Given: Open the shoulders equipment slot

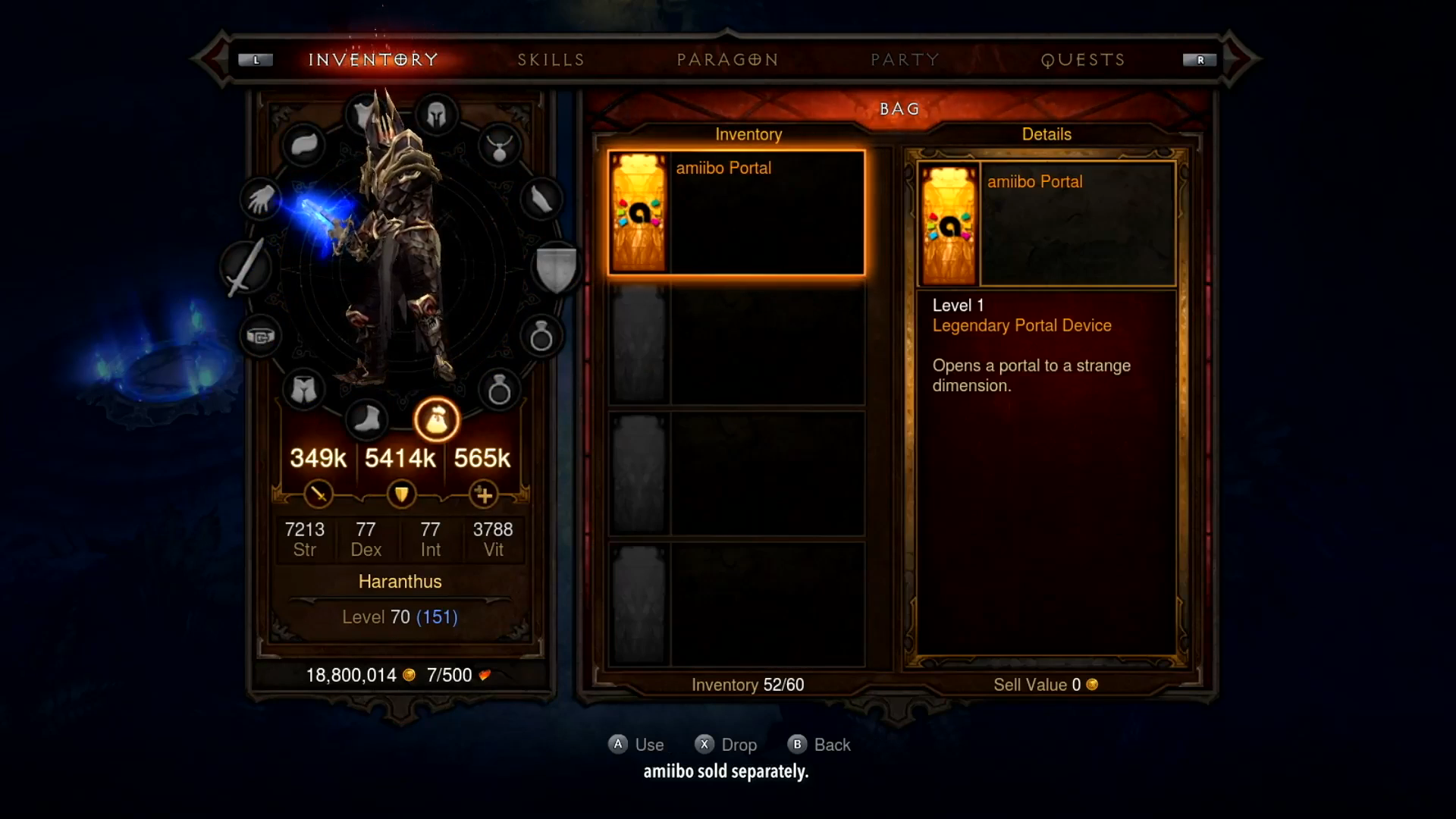Looking at the screenshot, I should click(304, 145).
